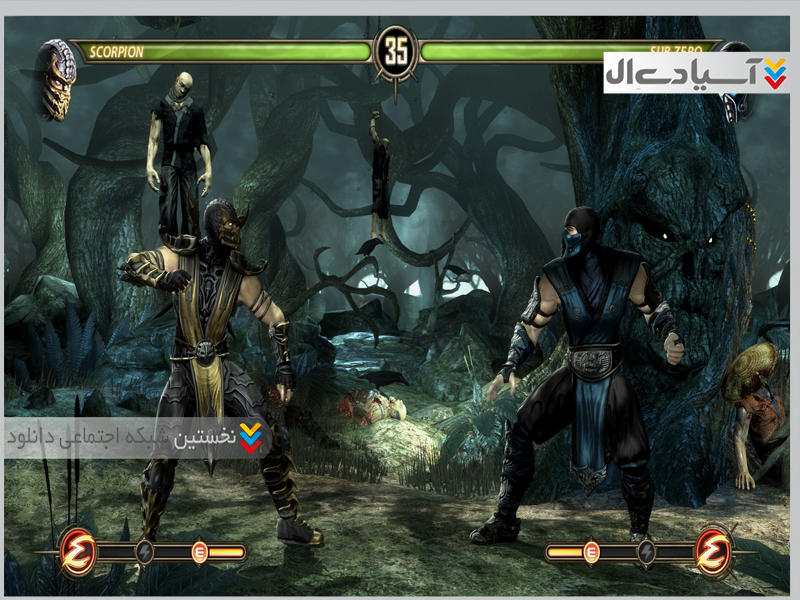Click Scorpion's masked portrait icon
This screenshot has width=800, height=600.
pos(57,78)
